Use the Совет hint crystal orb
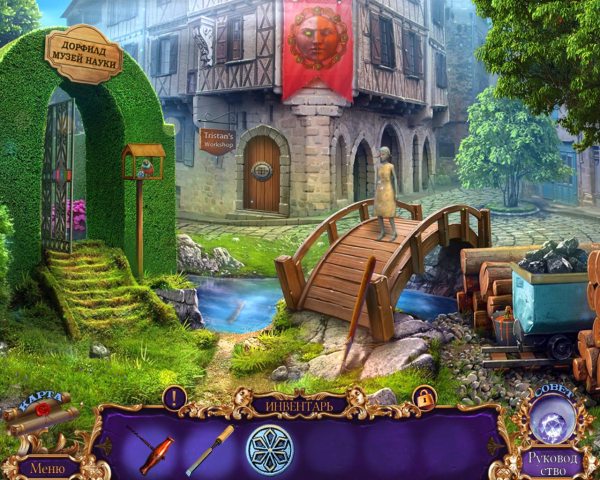Viewport: 600px width, 480px height. coord(551,416)
